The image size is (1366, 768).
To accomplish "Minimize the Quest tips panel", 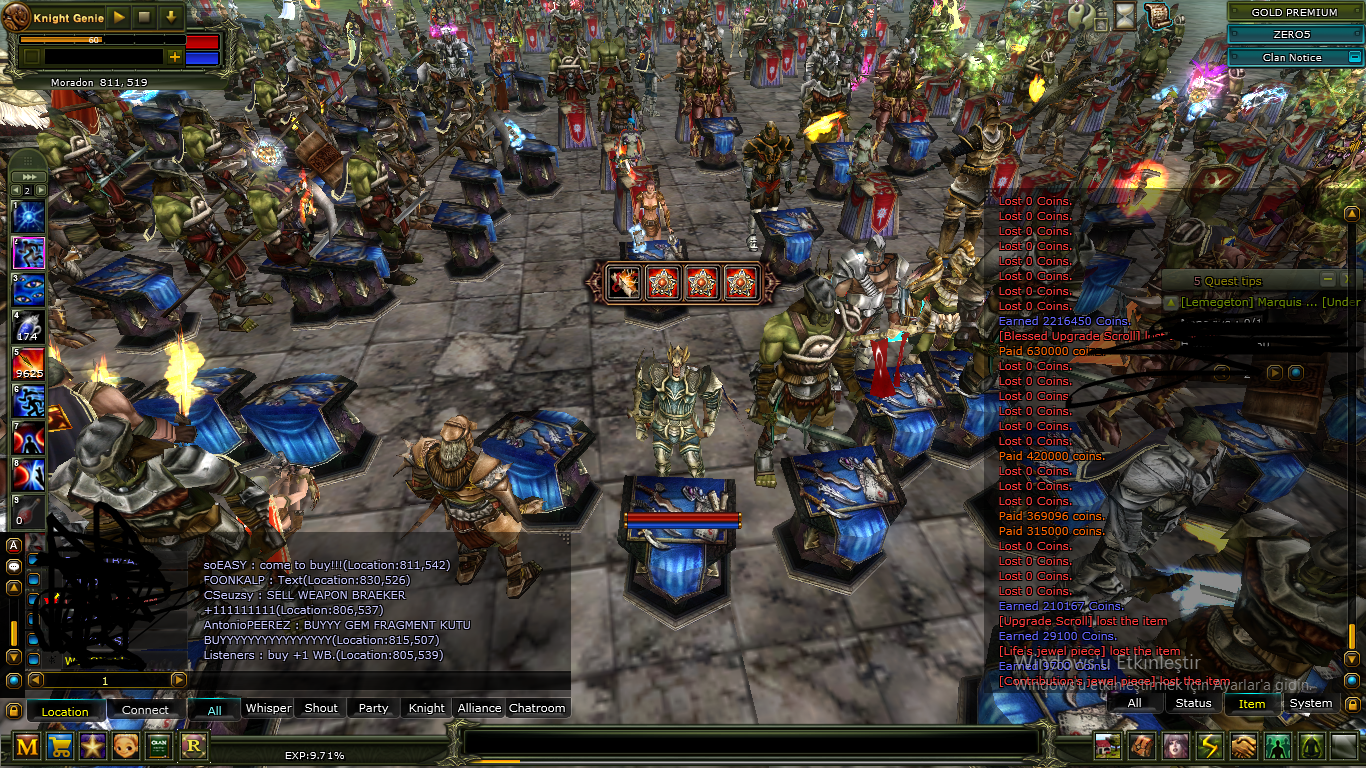I will click(1327, 280).
